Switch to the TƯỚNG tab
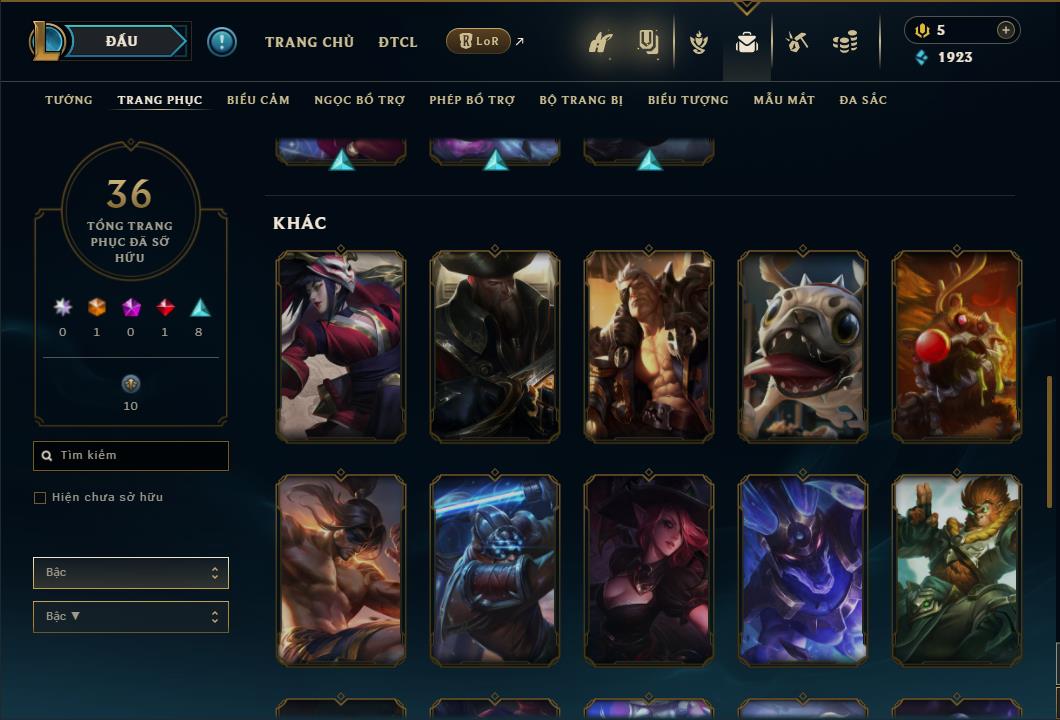 [69, 100]
